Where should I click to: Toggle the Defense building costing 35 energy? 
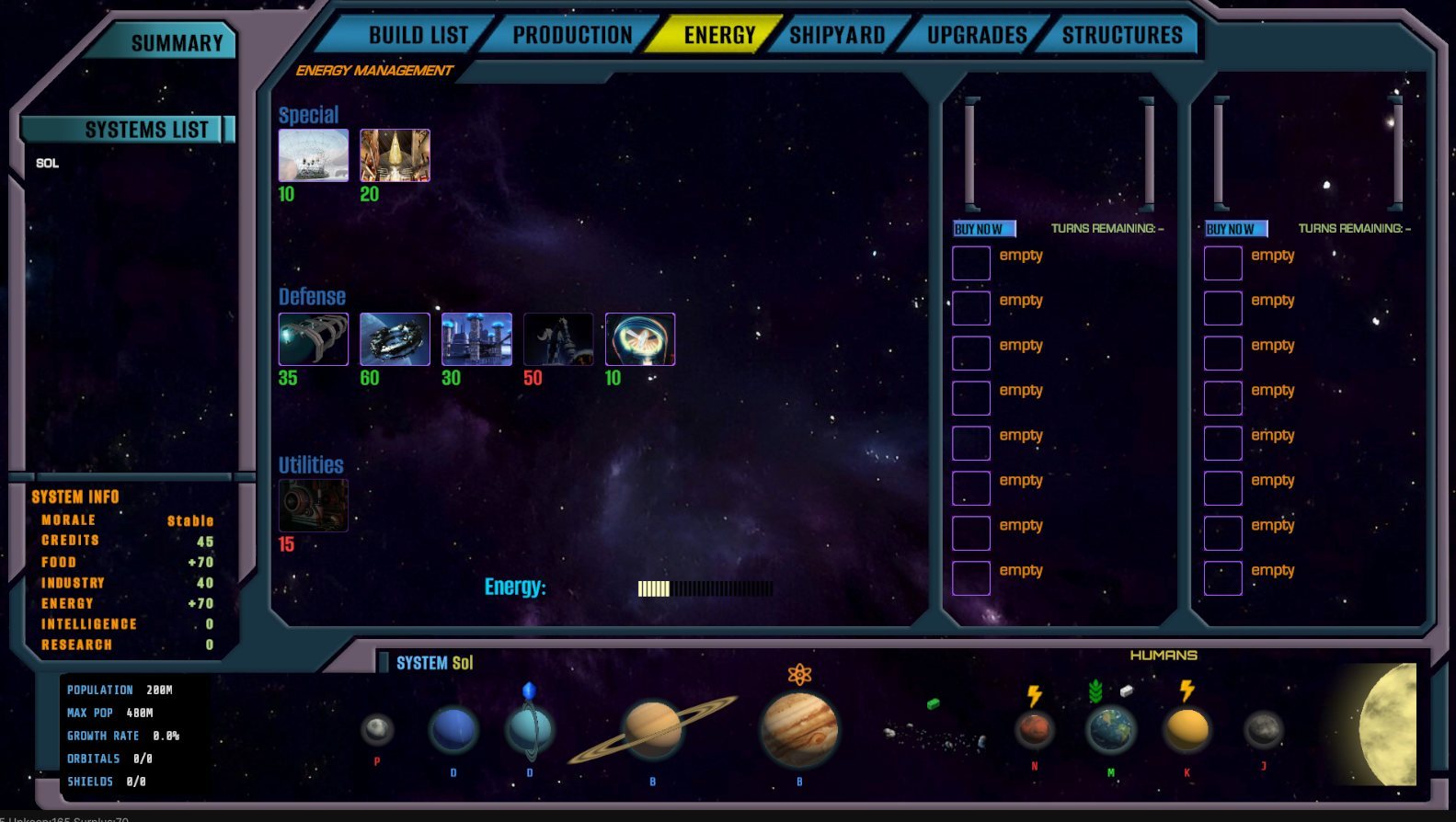pos(314,339)
